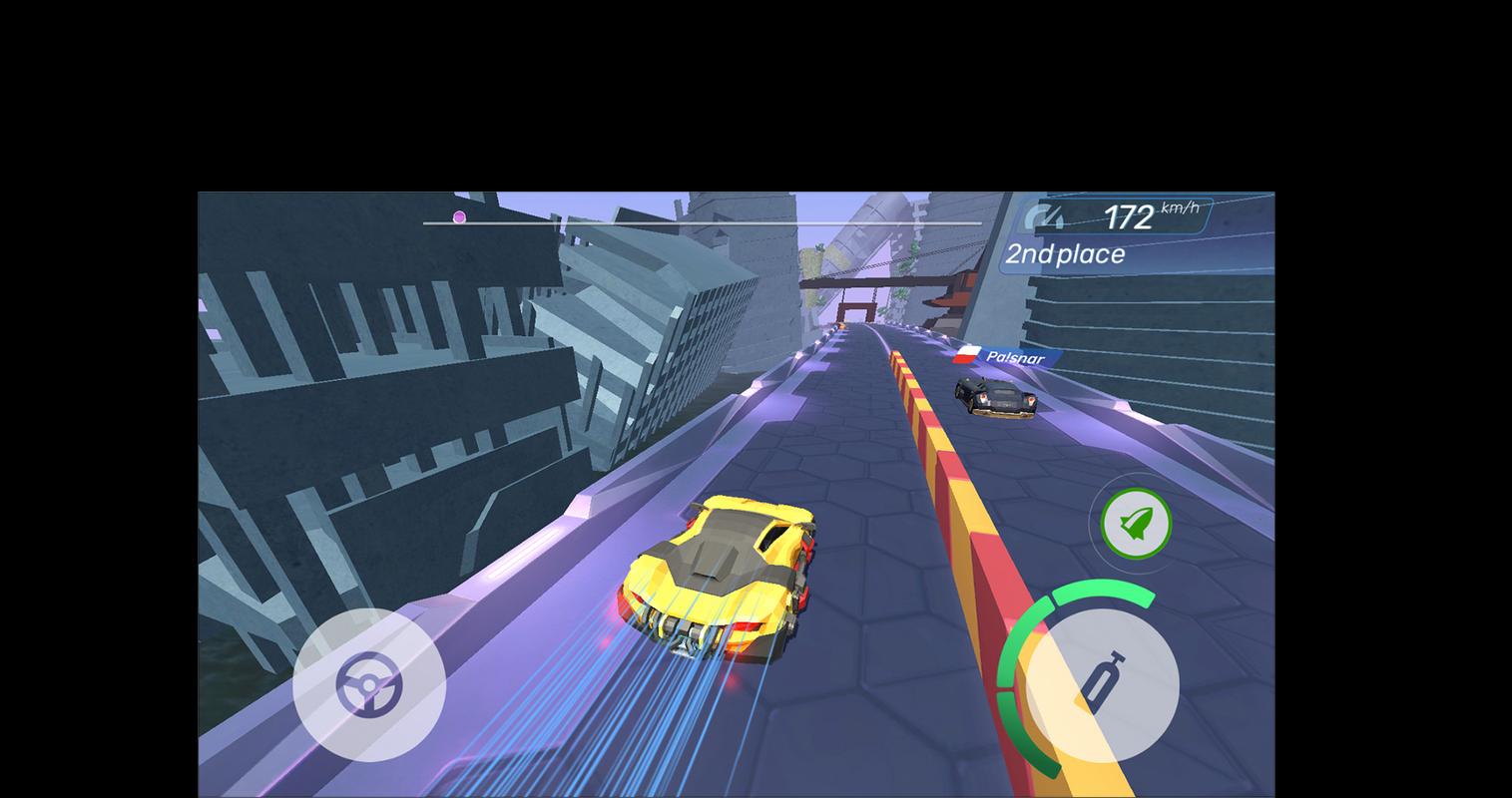
Task: Fire the green rocket ability
Action: click(1136, 523)
